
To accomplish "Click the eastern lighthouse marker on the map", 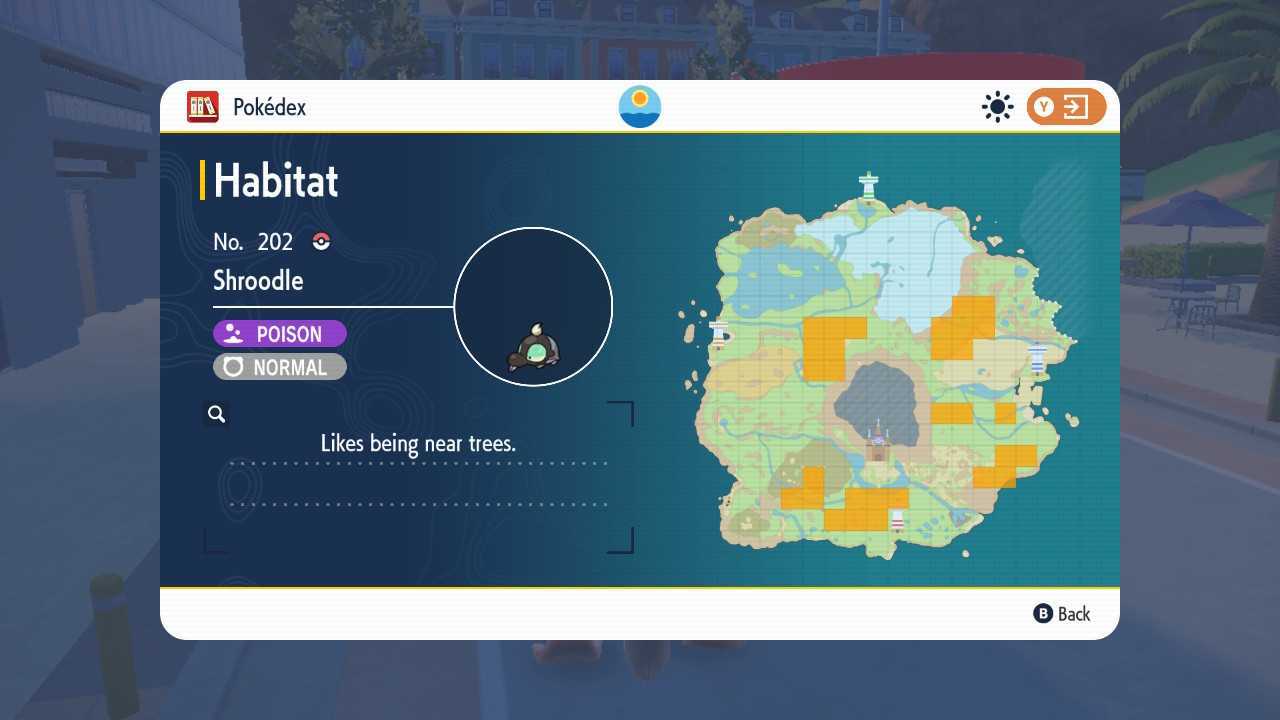I will click(x=1037, y=358).
